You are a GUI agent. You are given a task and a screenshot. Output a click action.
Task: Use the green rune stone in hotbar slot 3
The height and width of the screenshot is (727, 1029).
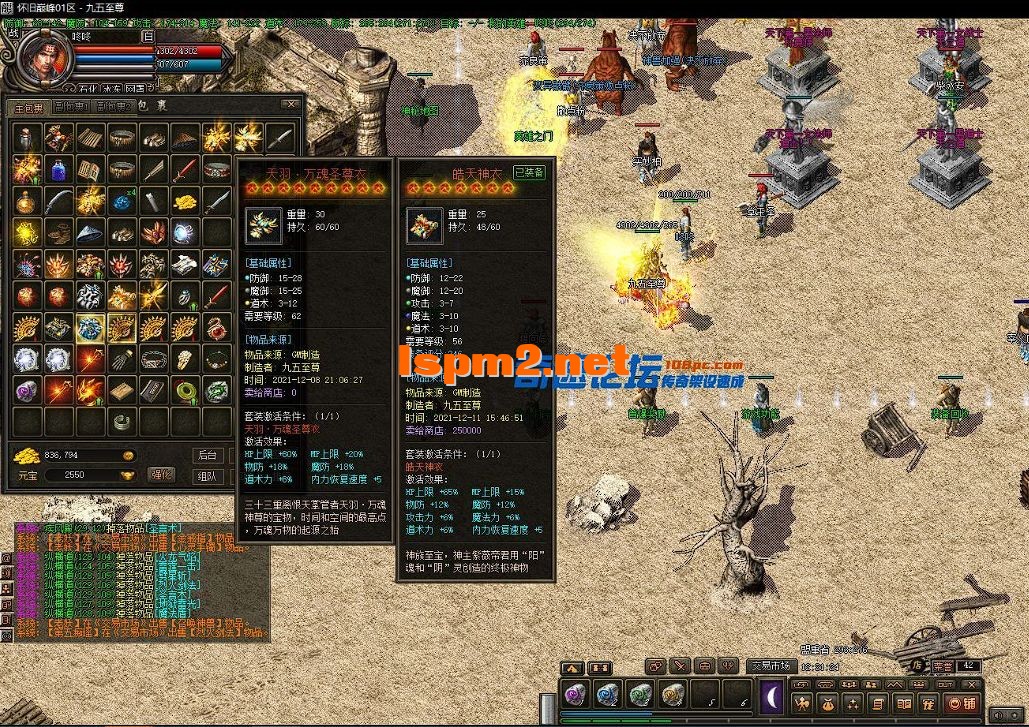[x=640, y=694]
